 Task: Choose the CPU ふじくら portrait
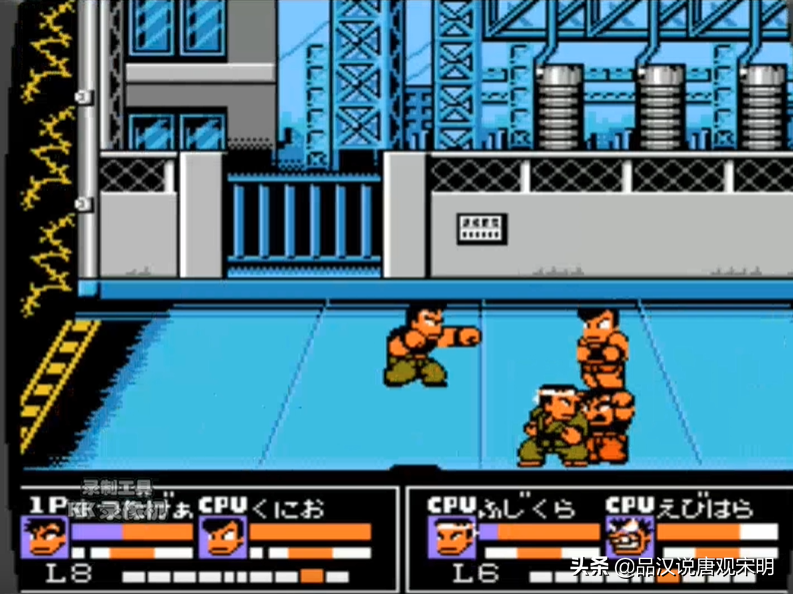coord(452,537)
